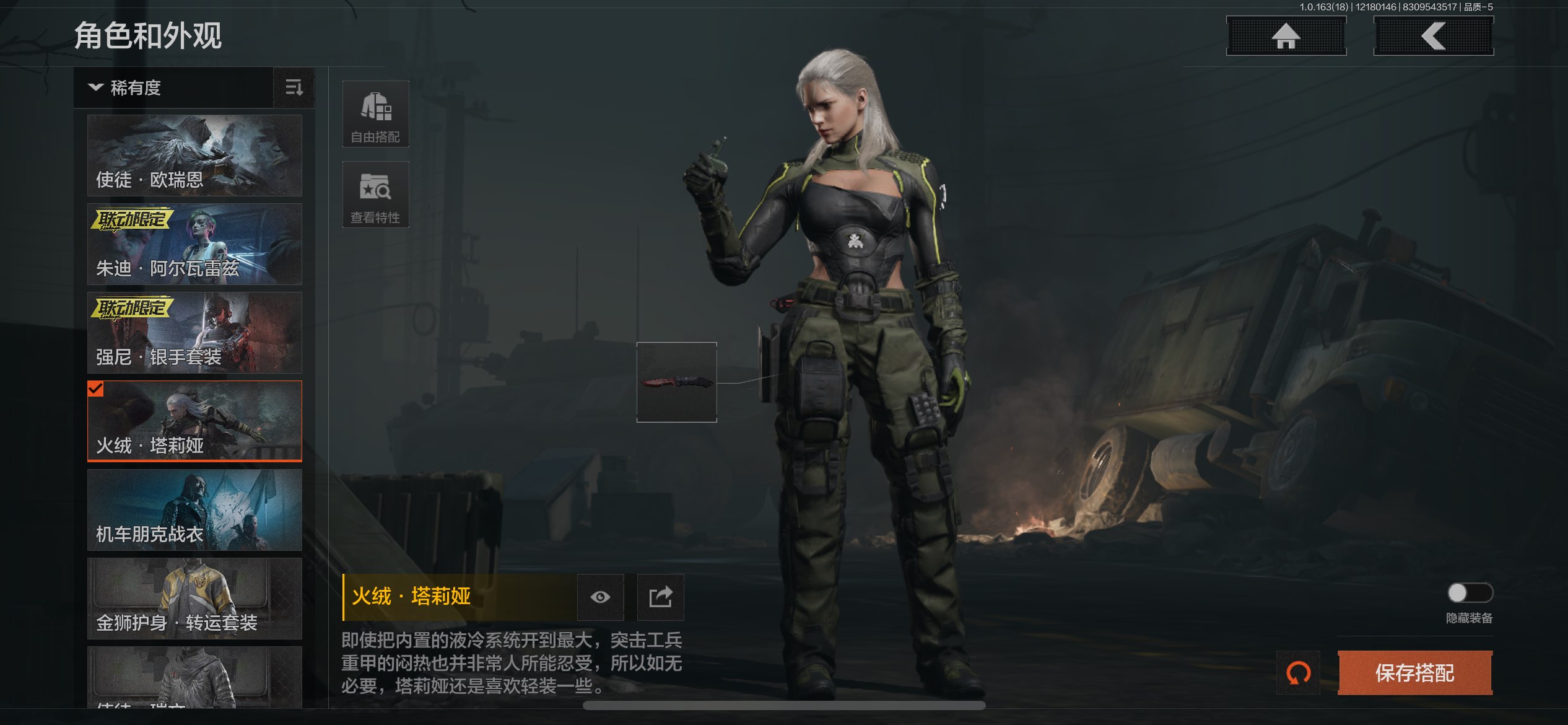Select the 使徒·欧瑞恩 outfit
The height and width of the screenshot is (725, 1568).
tap(194, 156)
